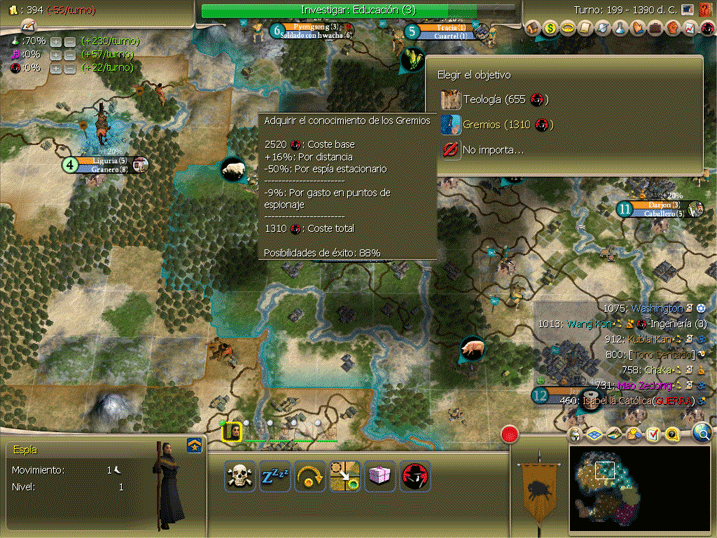Click the pink gift box action
The height and width of the screenshot is (538, 717).
380,476
